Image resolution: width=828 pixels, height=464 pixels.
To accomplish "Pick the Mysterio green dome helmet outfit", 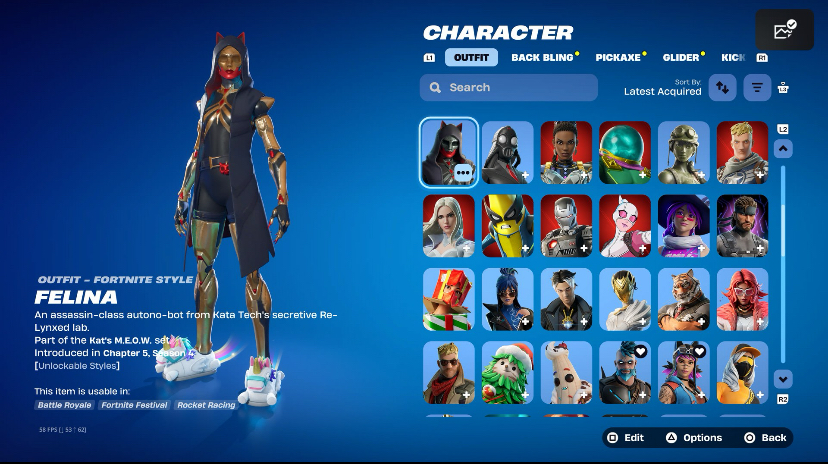I will coord(625,152).
